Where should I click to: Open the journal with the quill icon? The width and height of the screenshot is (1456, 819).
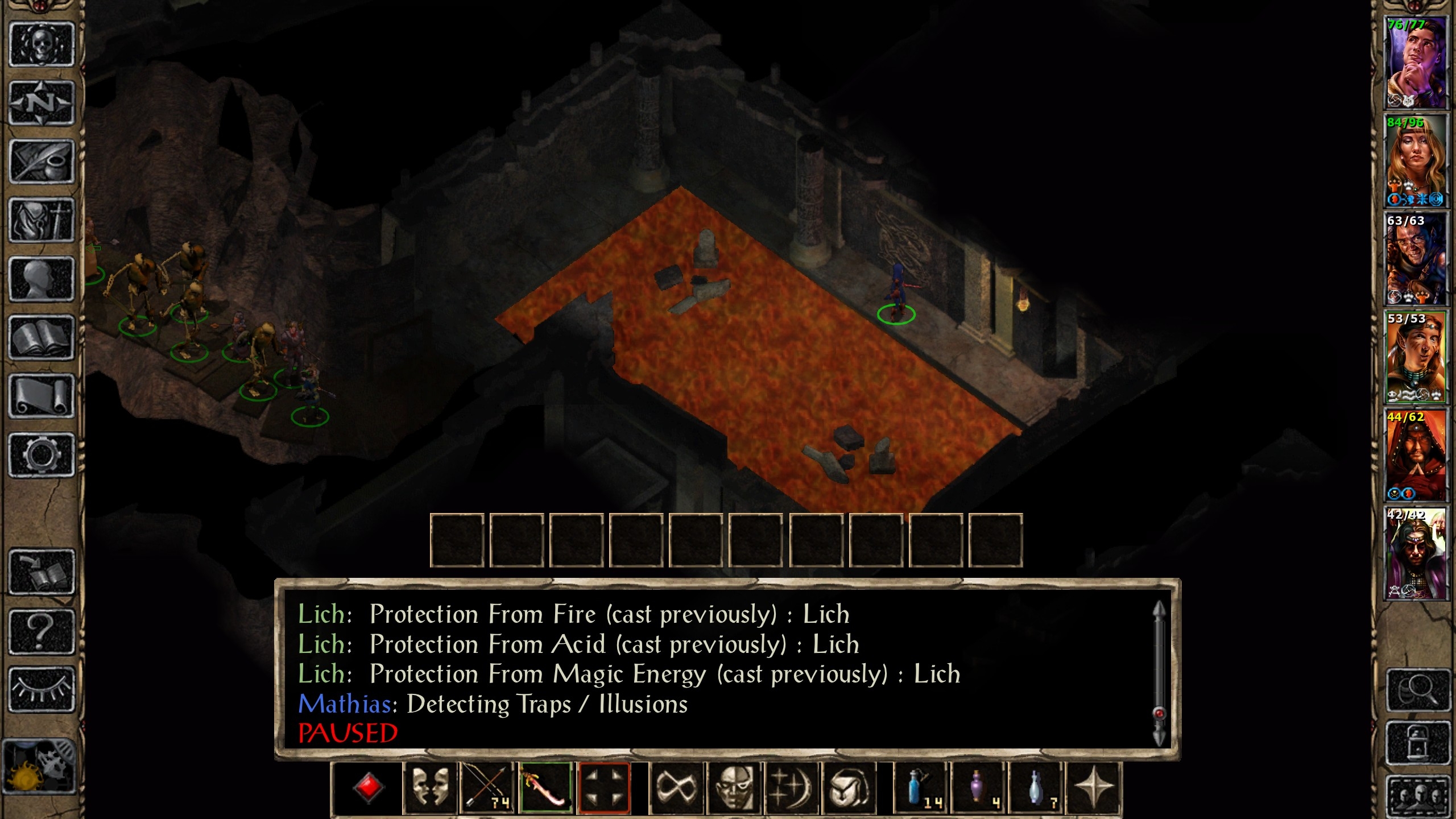point(42,162)
